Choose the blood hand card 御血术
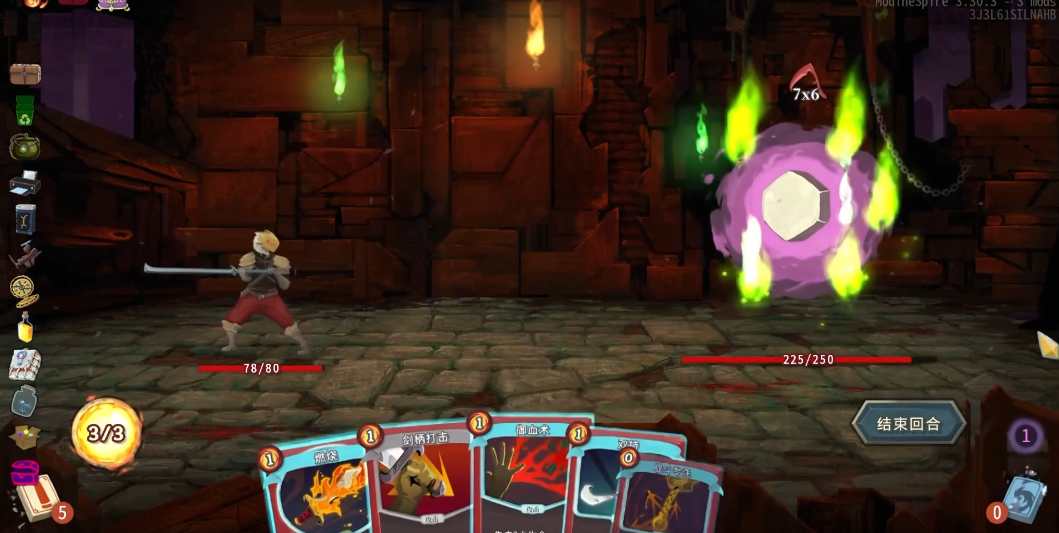 (x=520, y=480)
